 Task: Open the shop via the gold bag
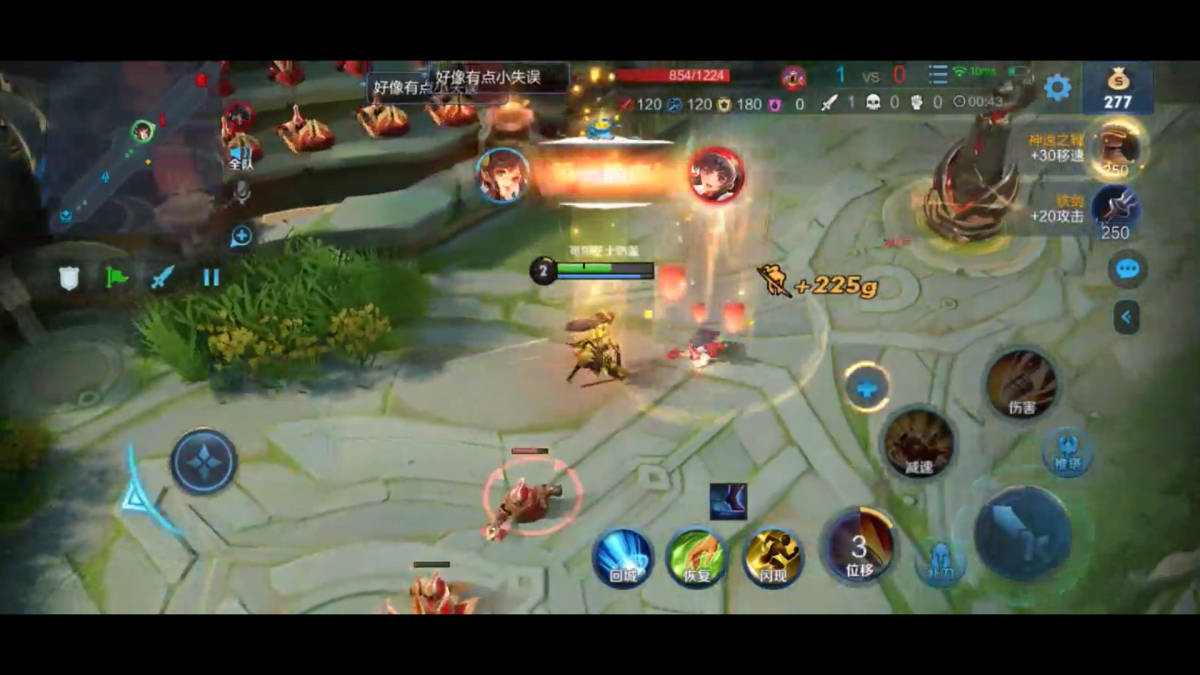pyautogui.click(x=1117, y=88)
